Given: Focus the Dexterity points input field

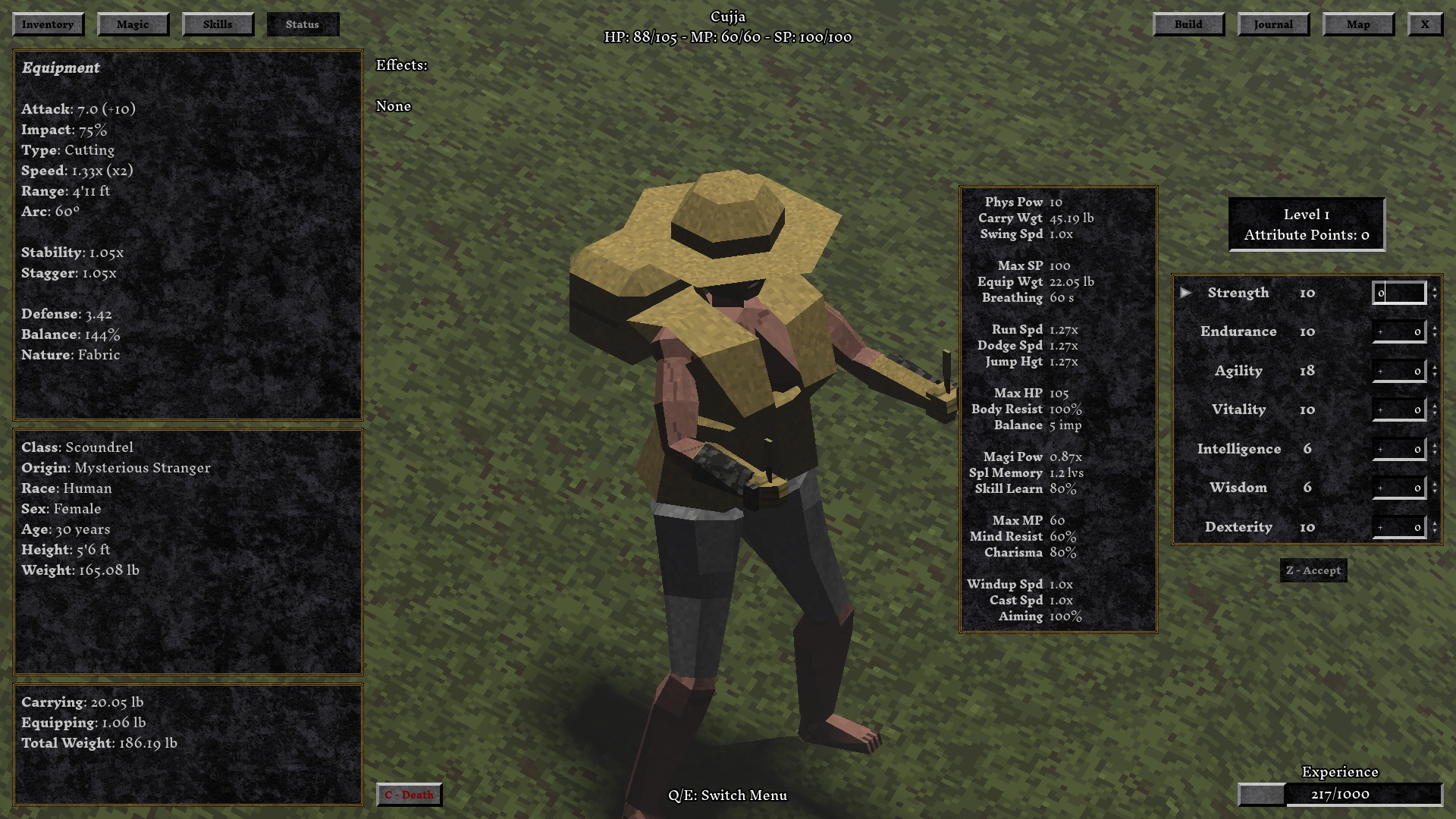Looking at the screenshot, I should [1398, 527].
